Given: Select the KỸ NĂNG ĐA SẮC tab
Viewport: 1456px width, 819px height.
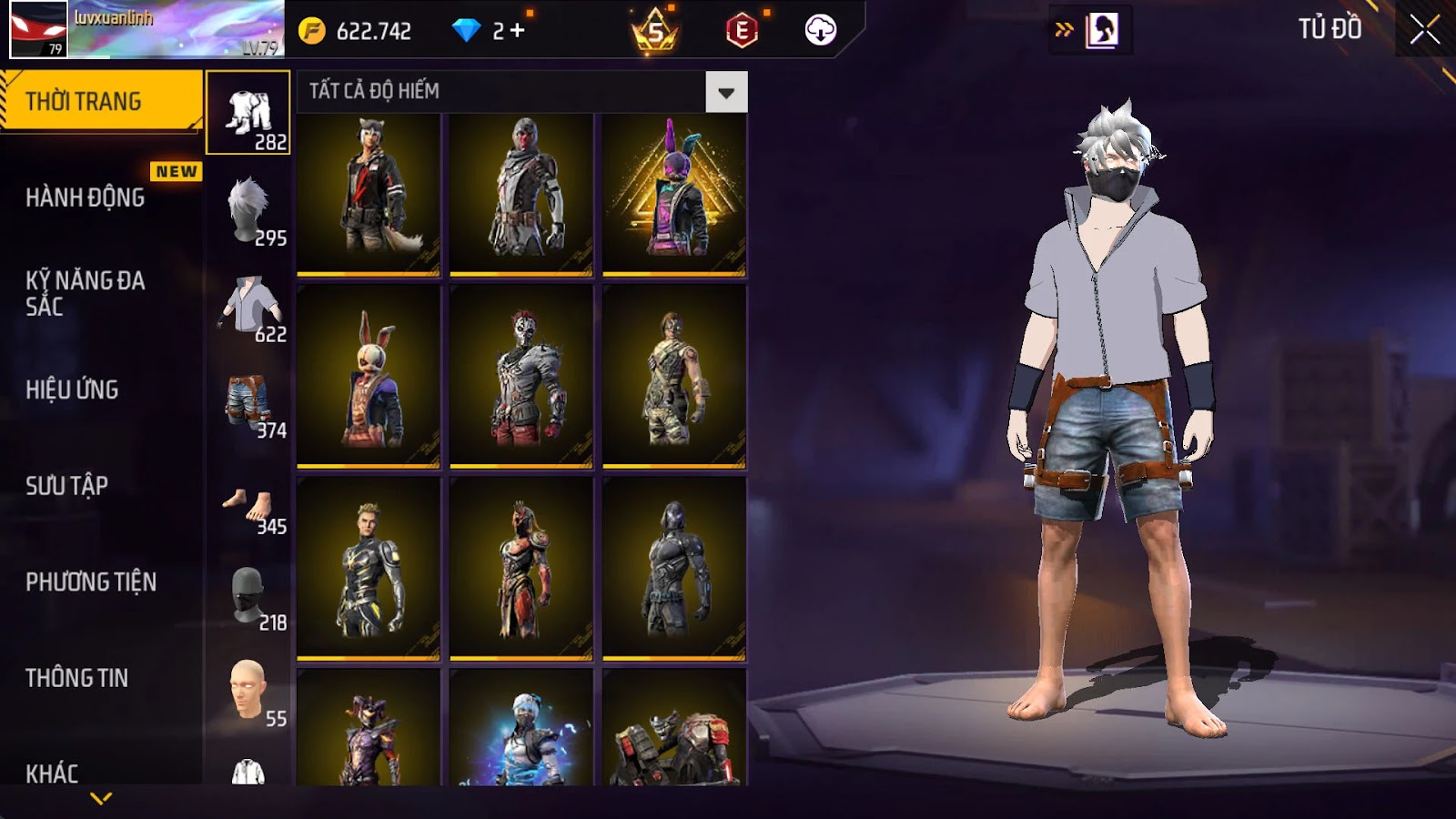Looking at the screenshot, I should click(86, 293).
